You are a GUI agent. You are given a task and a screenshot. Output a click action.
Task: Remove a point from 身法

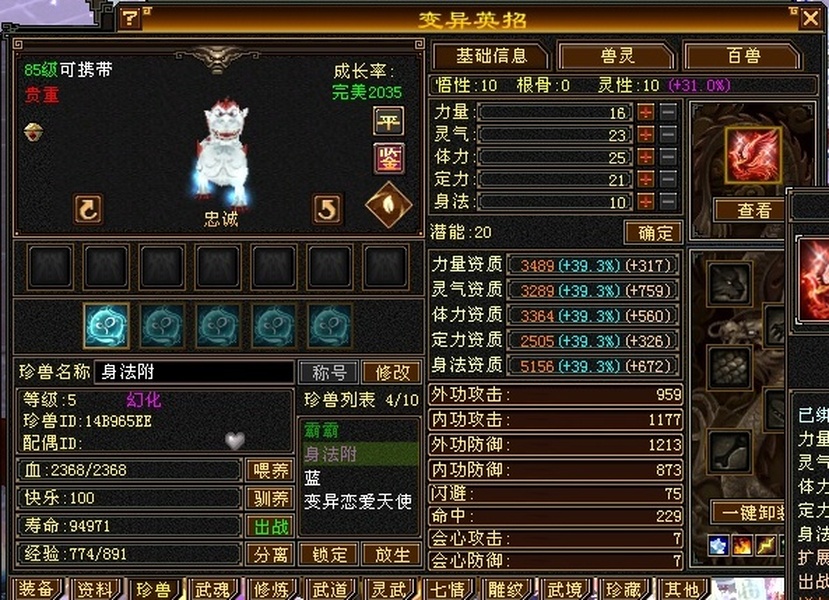pos(668,201)
